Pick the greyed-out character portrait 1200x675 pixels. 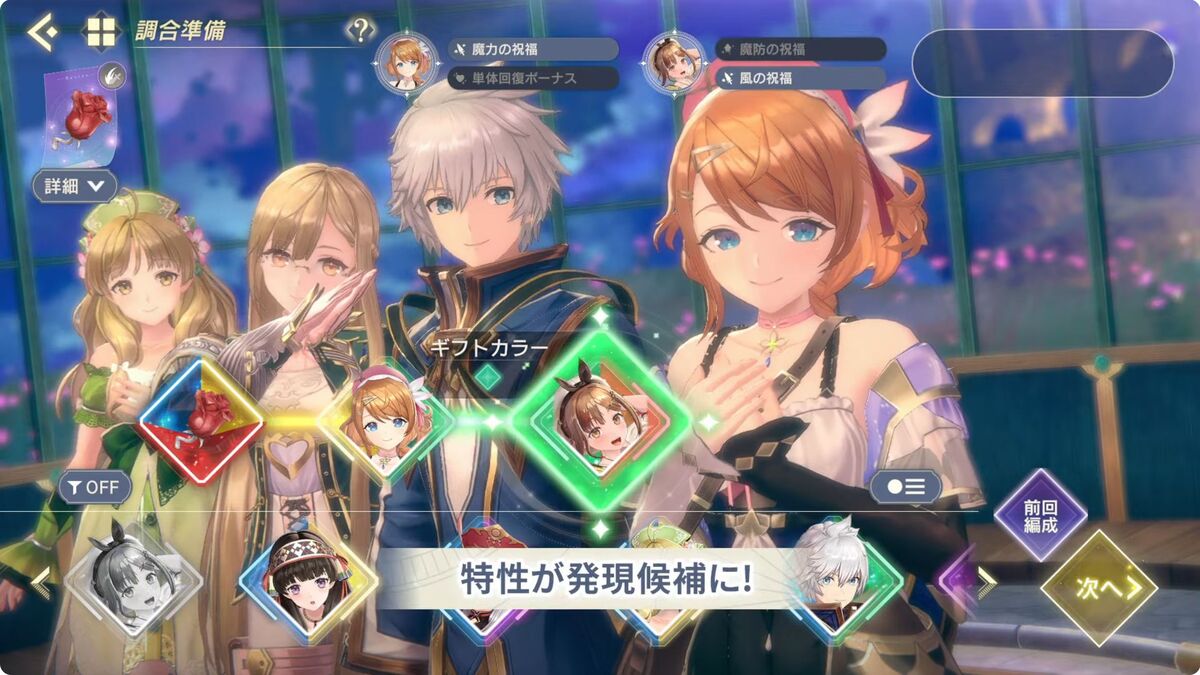point(119,578)
